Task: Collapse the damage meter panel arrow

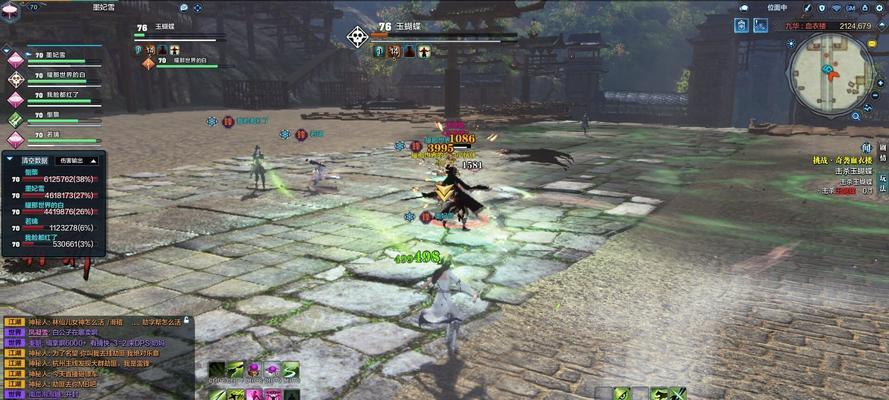Action: pos(10,160)
